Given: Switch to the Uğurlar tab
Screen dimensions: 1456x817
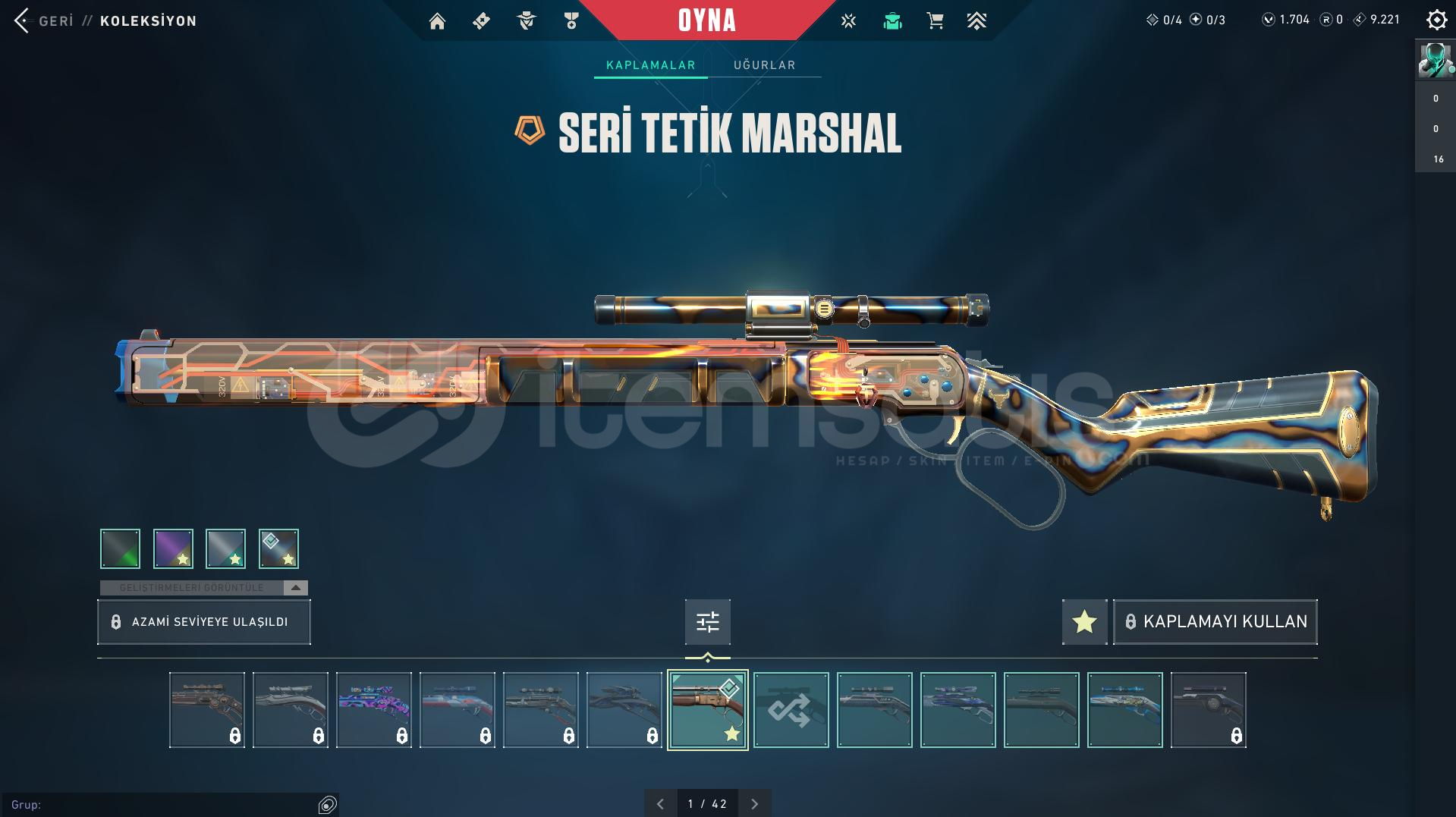Looking at the screenshot, I should coord(764,65).
